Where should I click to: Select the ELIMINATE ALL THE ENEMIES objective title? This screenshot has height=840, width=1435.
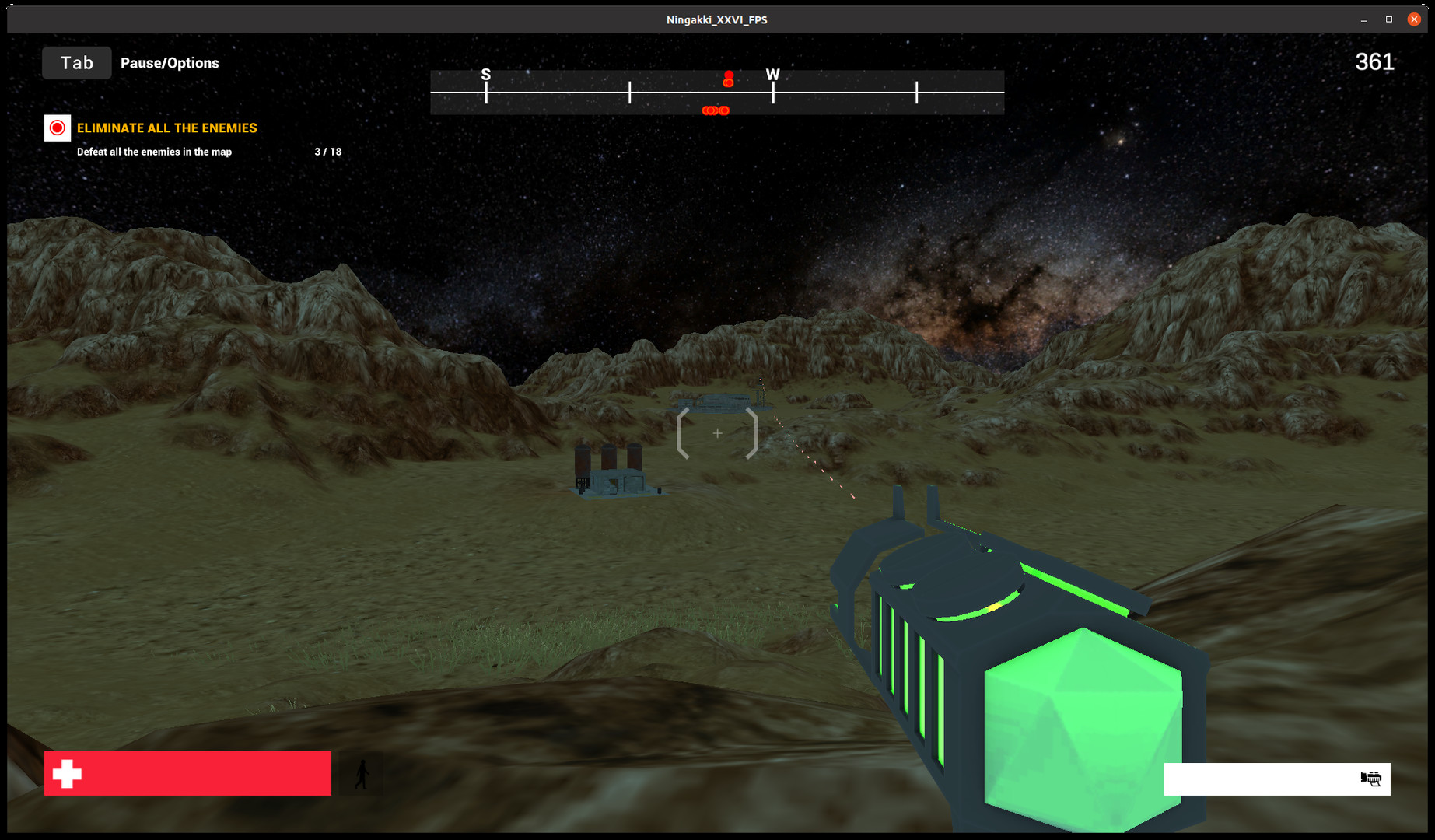(x=166, y=128)
